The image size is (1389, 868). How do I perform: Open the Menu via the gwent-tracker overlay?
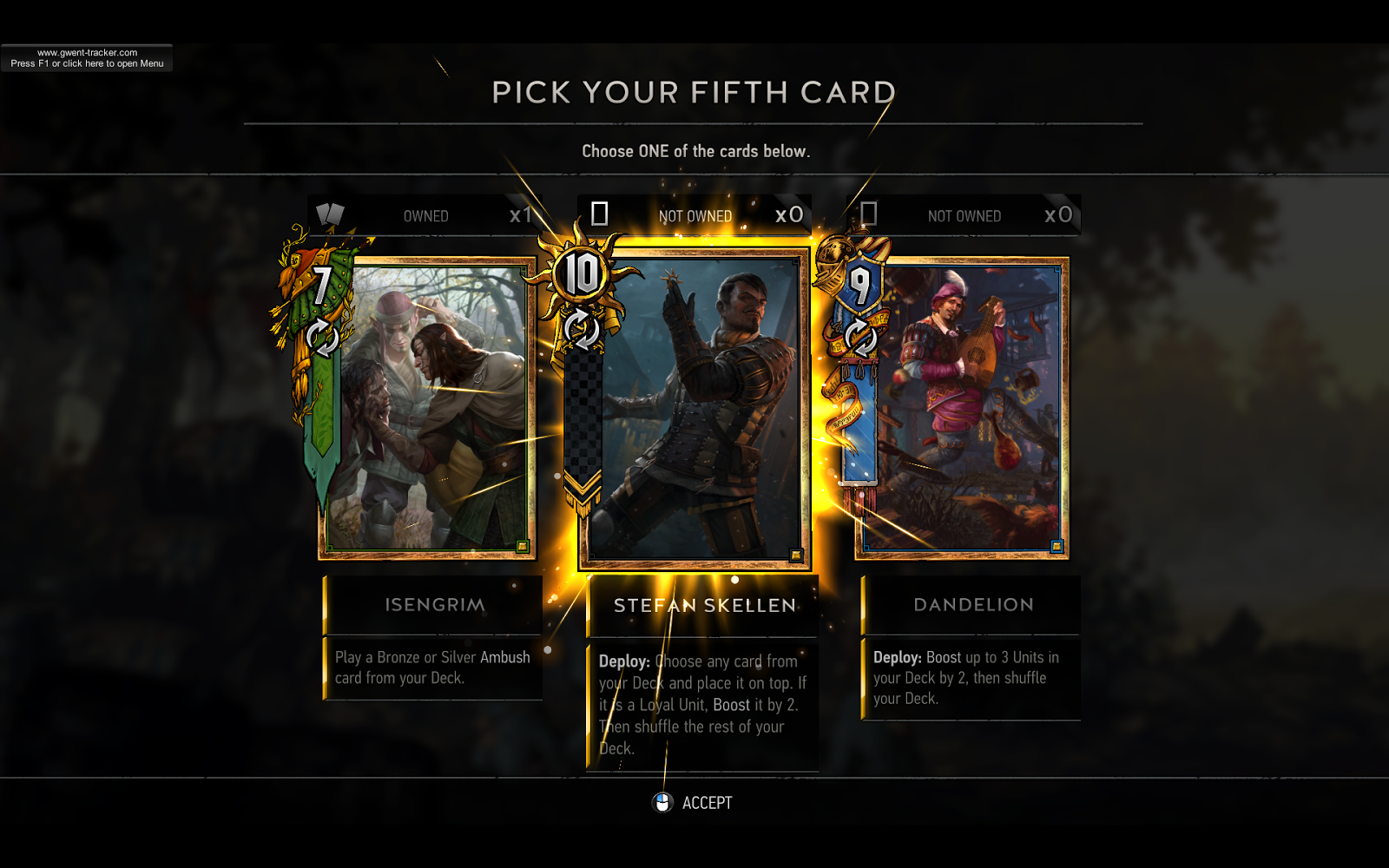(x=89, y=56)
